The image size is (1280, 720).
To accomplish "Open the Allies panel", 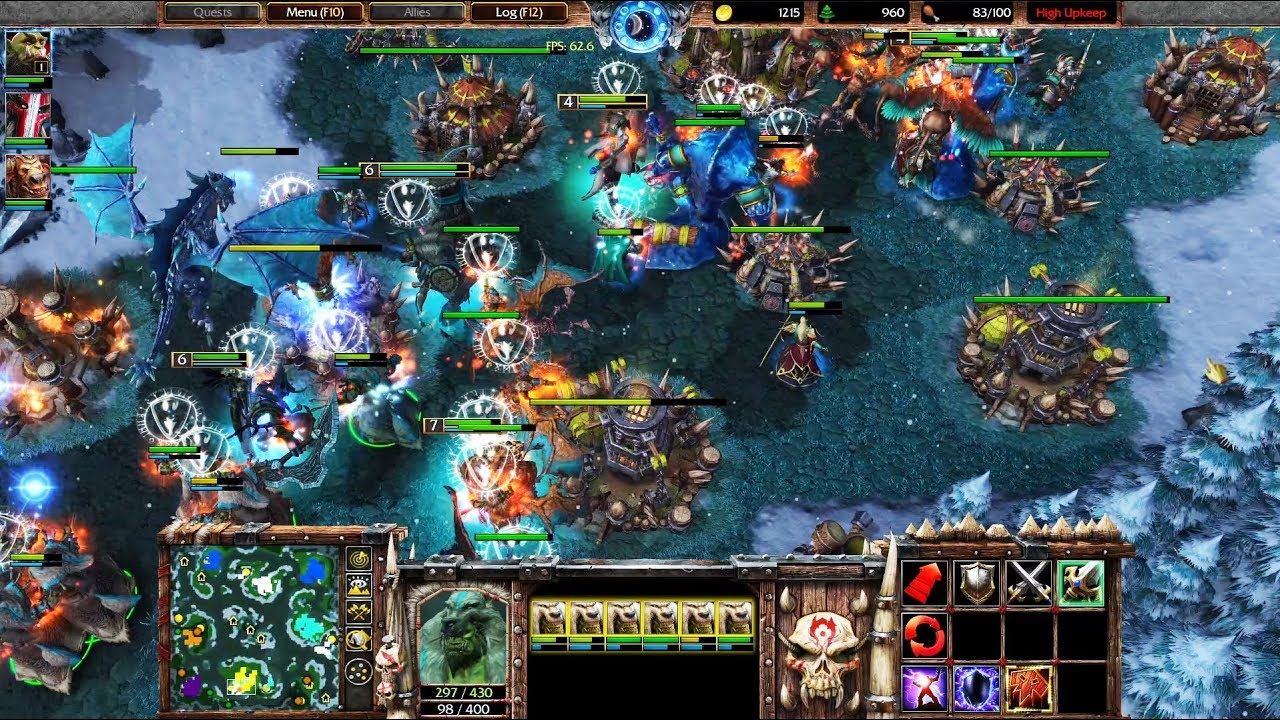I will point(416,12).
